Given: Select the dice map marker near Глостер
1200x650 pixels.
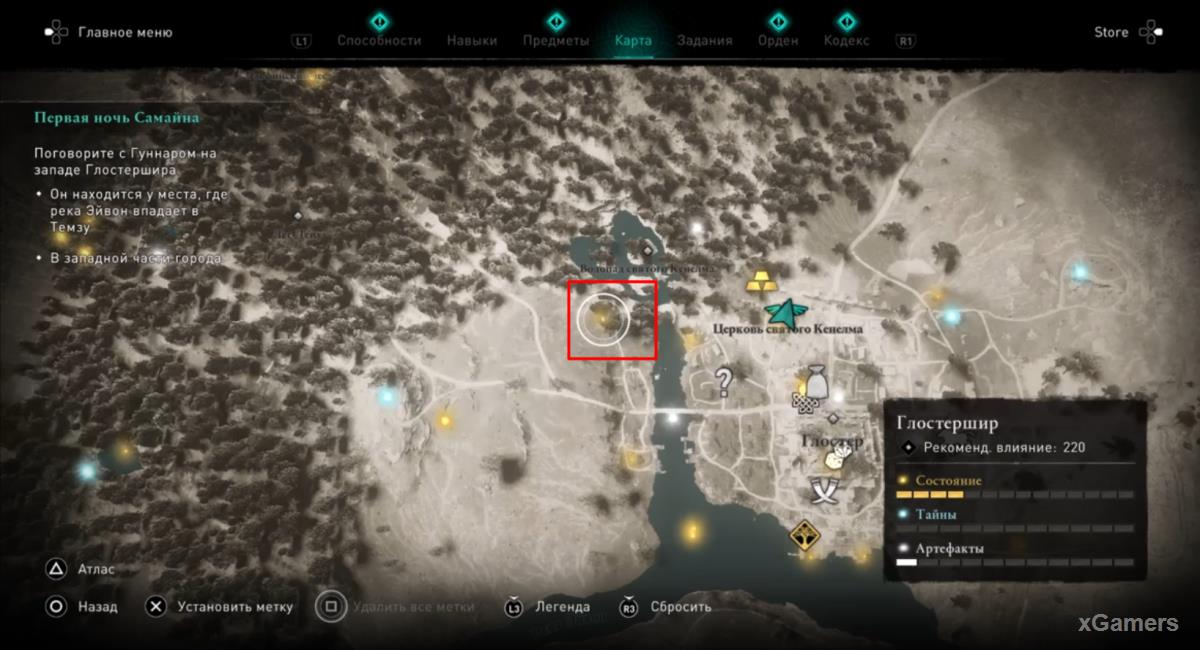Looking at the screenshot, I should [833, 459].
